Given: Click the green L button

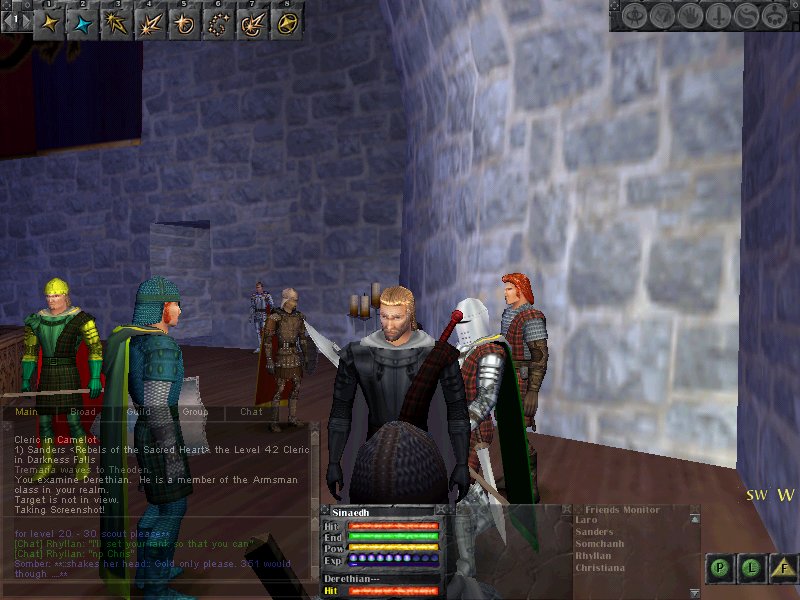Looking at the screenshot, I should tap(750, 569).
